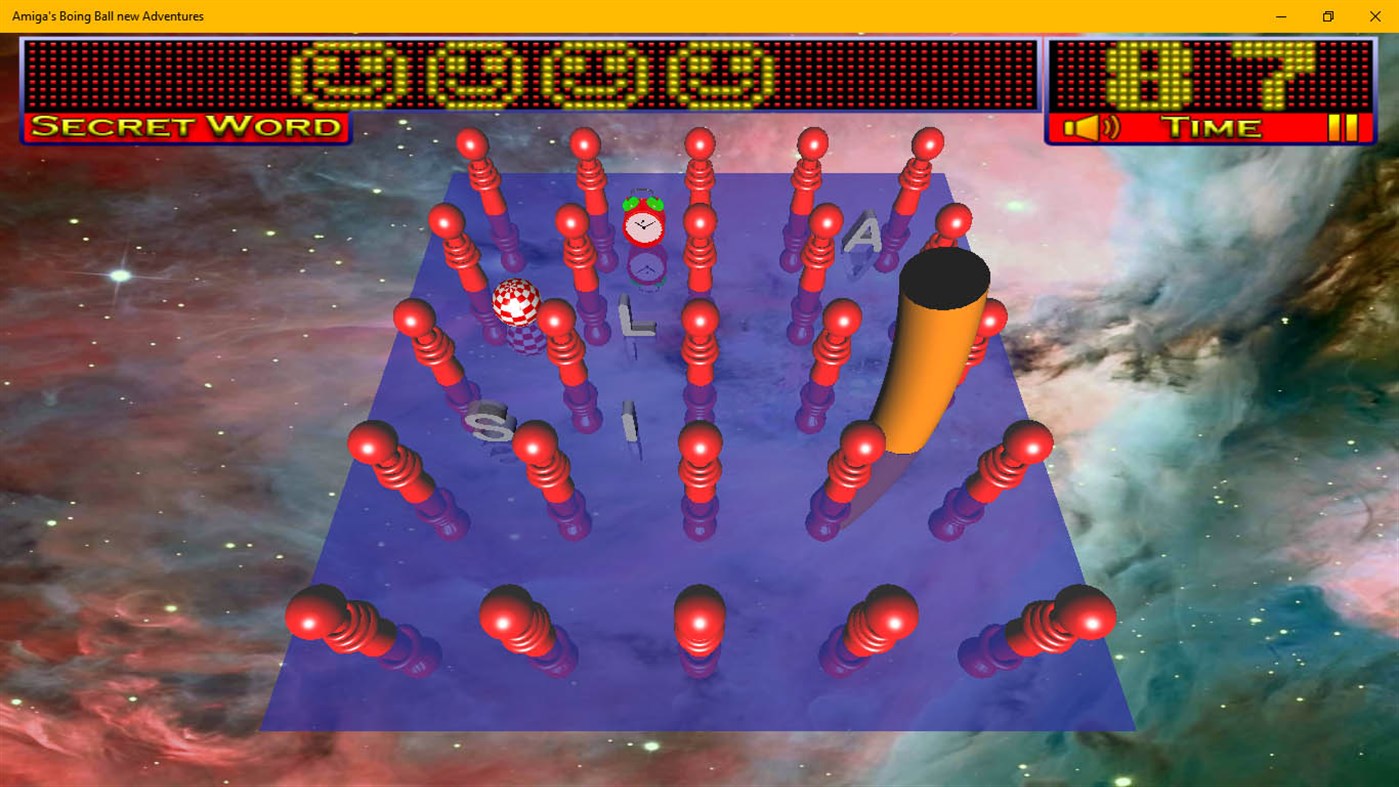Click the faint clock face under the alarm clock
The image size is (1399, 787).
pyautogui.click(x=648, y=267)
